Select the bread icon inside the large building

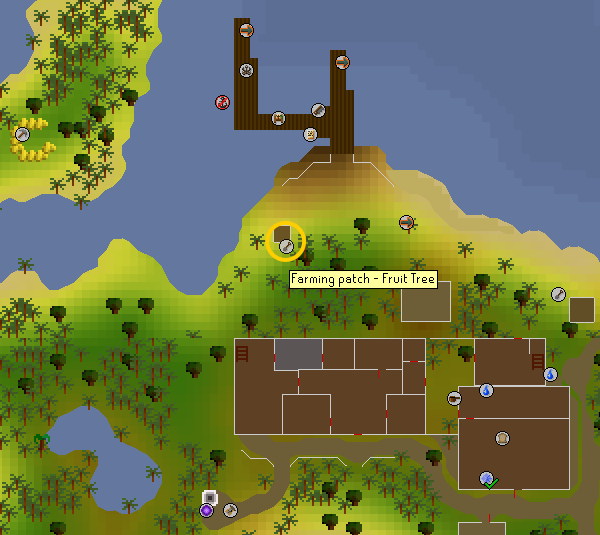[502, 438]
